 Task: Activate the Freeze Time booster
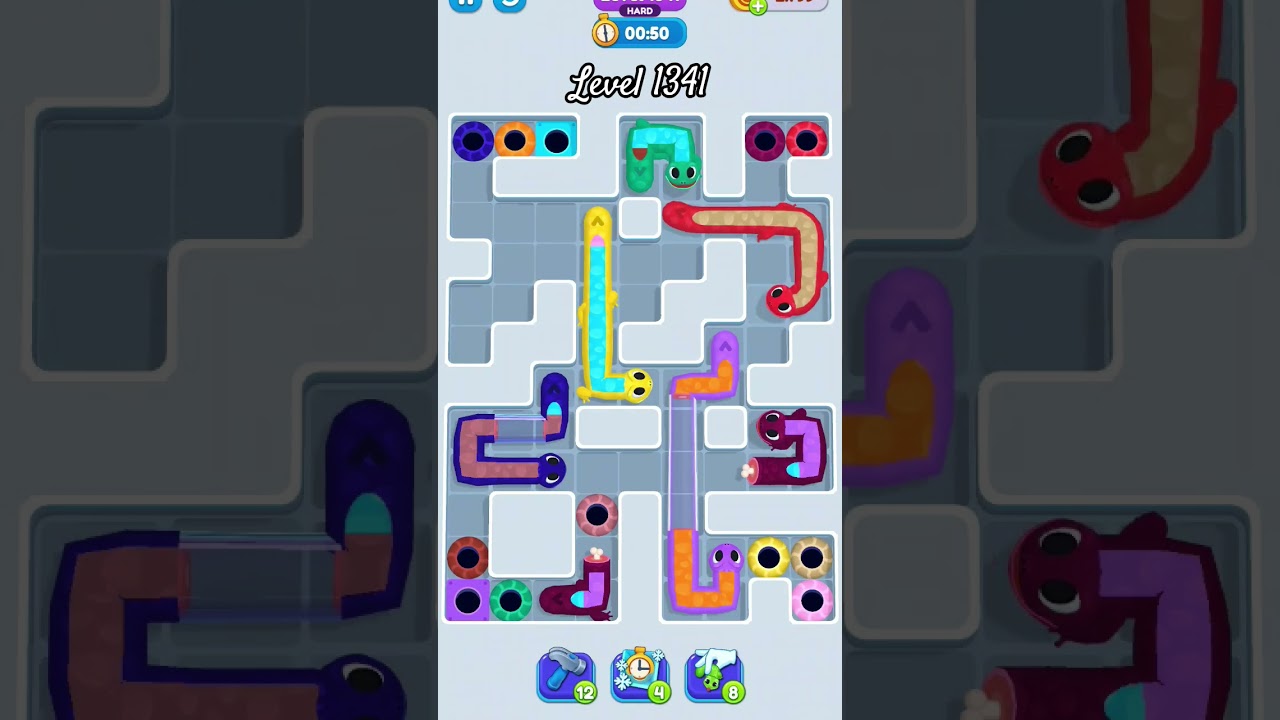[x=640, y=675]
